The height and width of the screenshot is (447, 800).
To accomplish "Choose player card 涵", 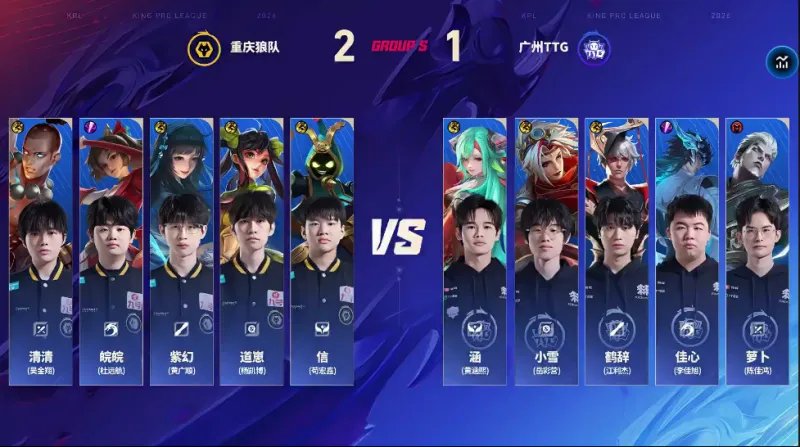I will click(x=475, y=250).
